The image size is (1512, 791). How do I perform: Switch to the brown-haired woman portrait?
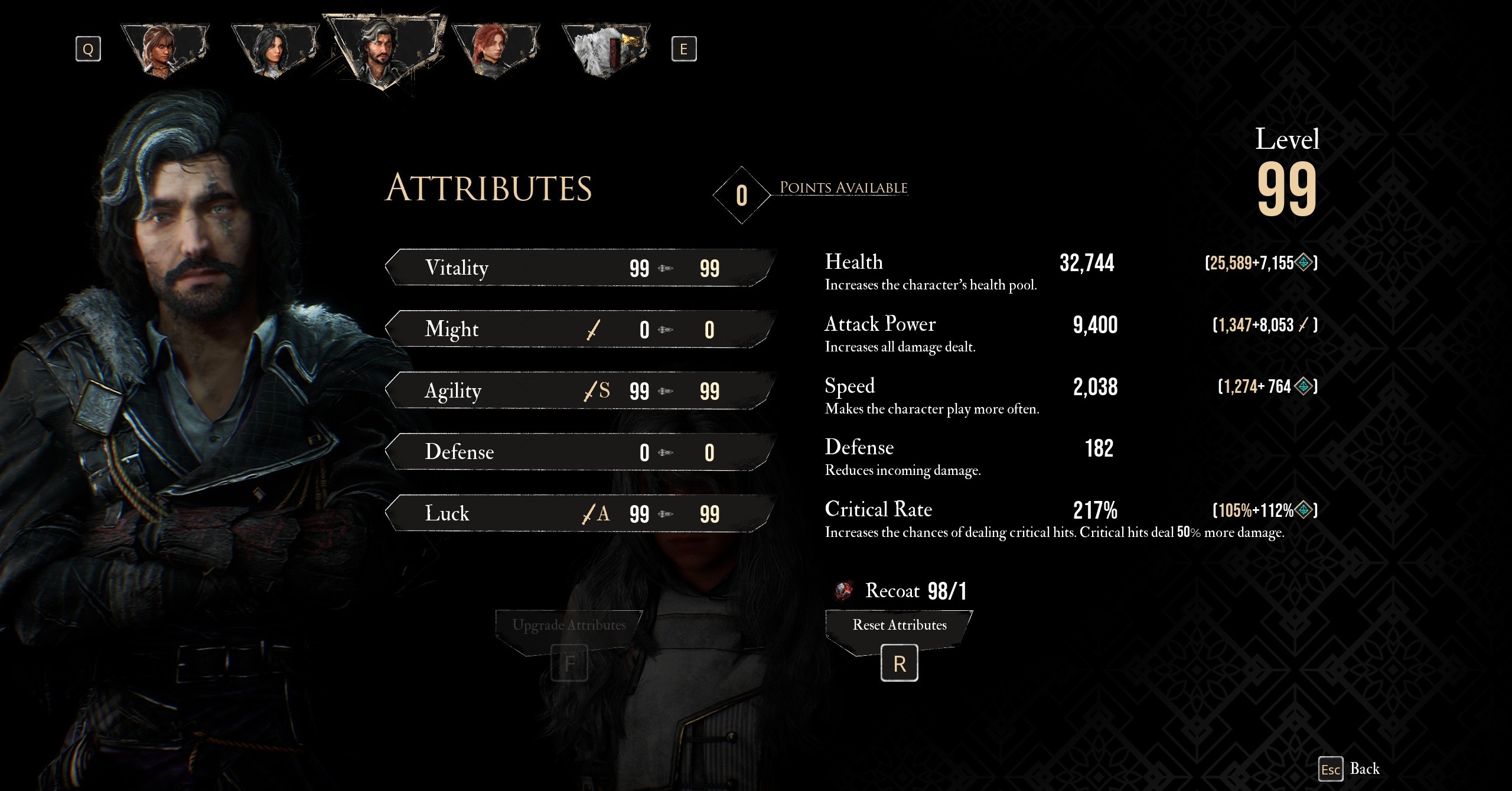[165, 50]
